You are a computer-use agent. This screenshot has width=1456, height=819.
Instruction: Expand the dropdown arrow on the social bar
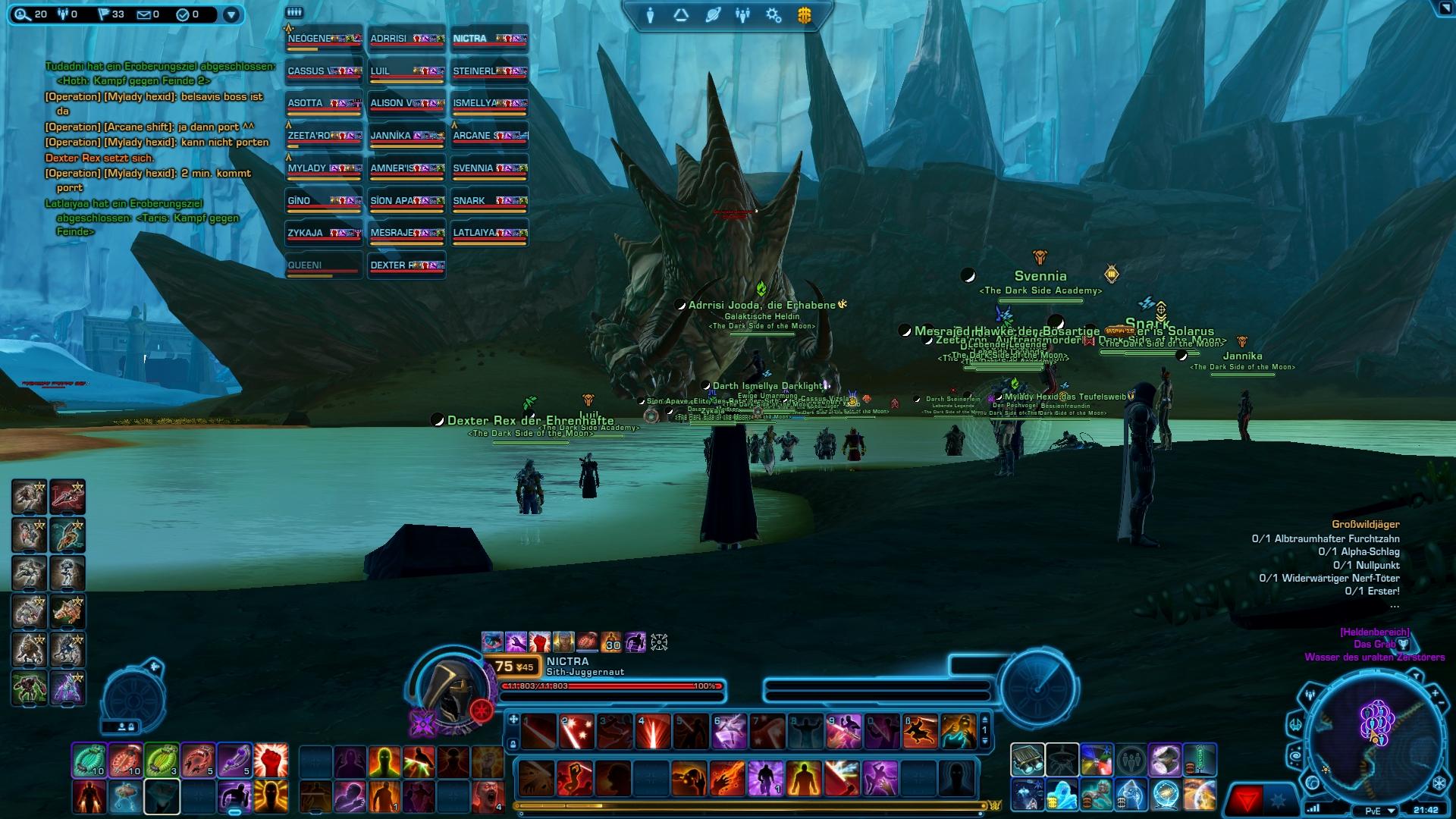232,14
